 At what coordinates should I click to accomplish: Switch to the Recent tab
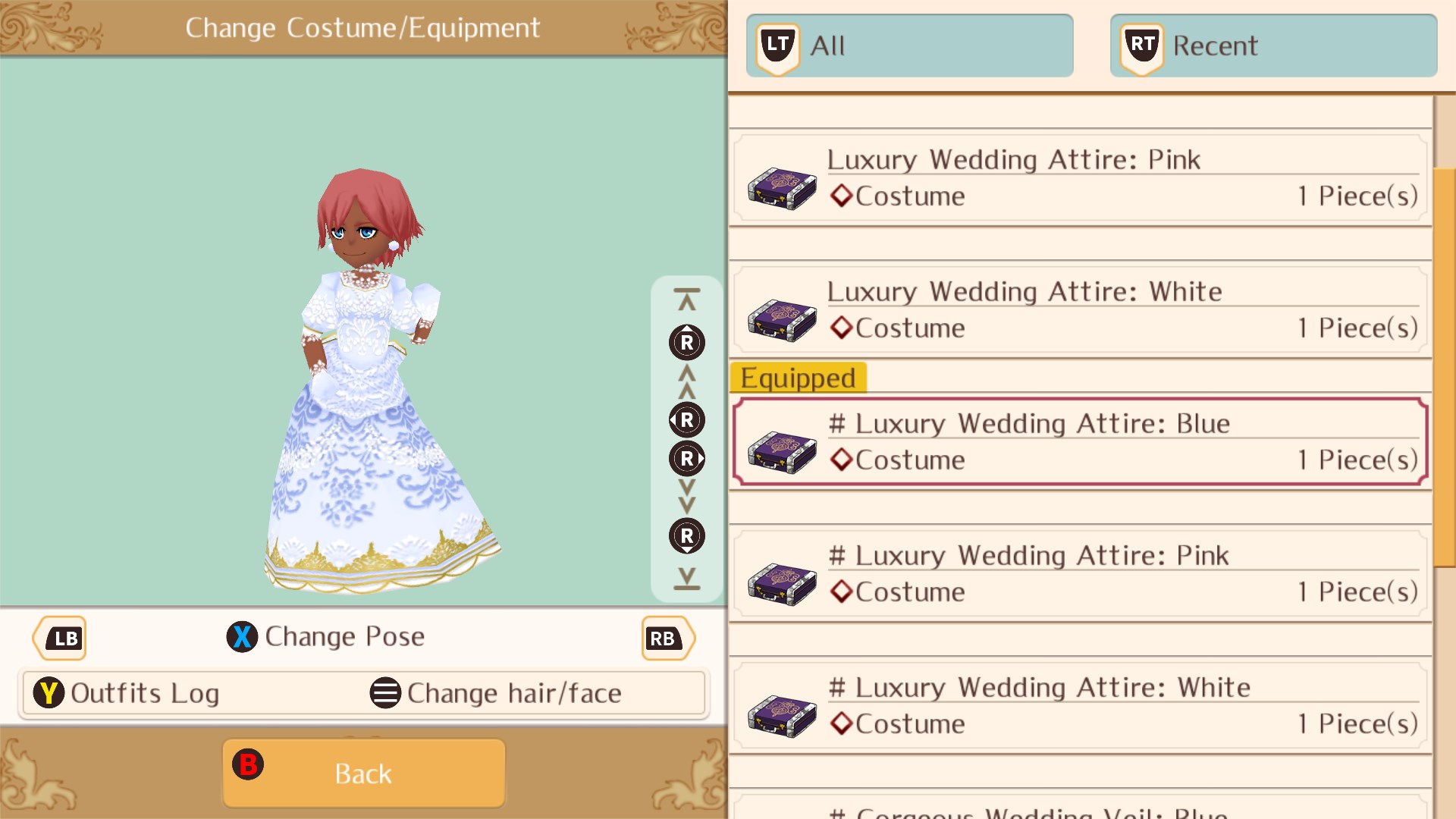pos(1274,45)
